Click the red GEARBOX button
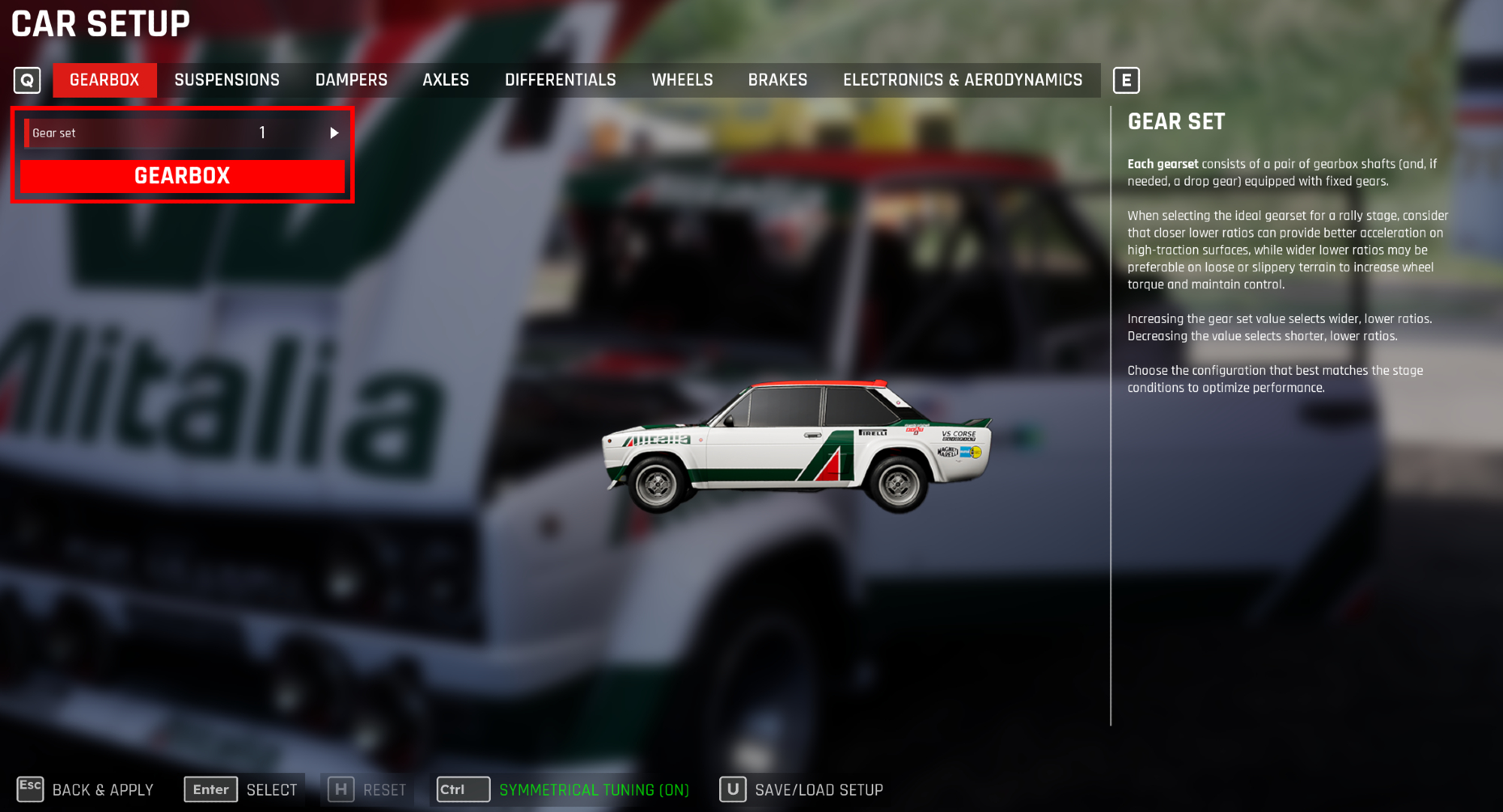 182,176
